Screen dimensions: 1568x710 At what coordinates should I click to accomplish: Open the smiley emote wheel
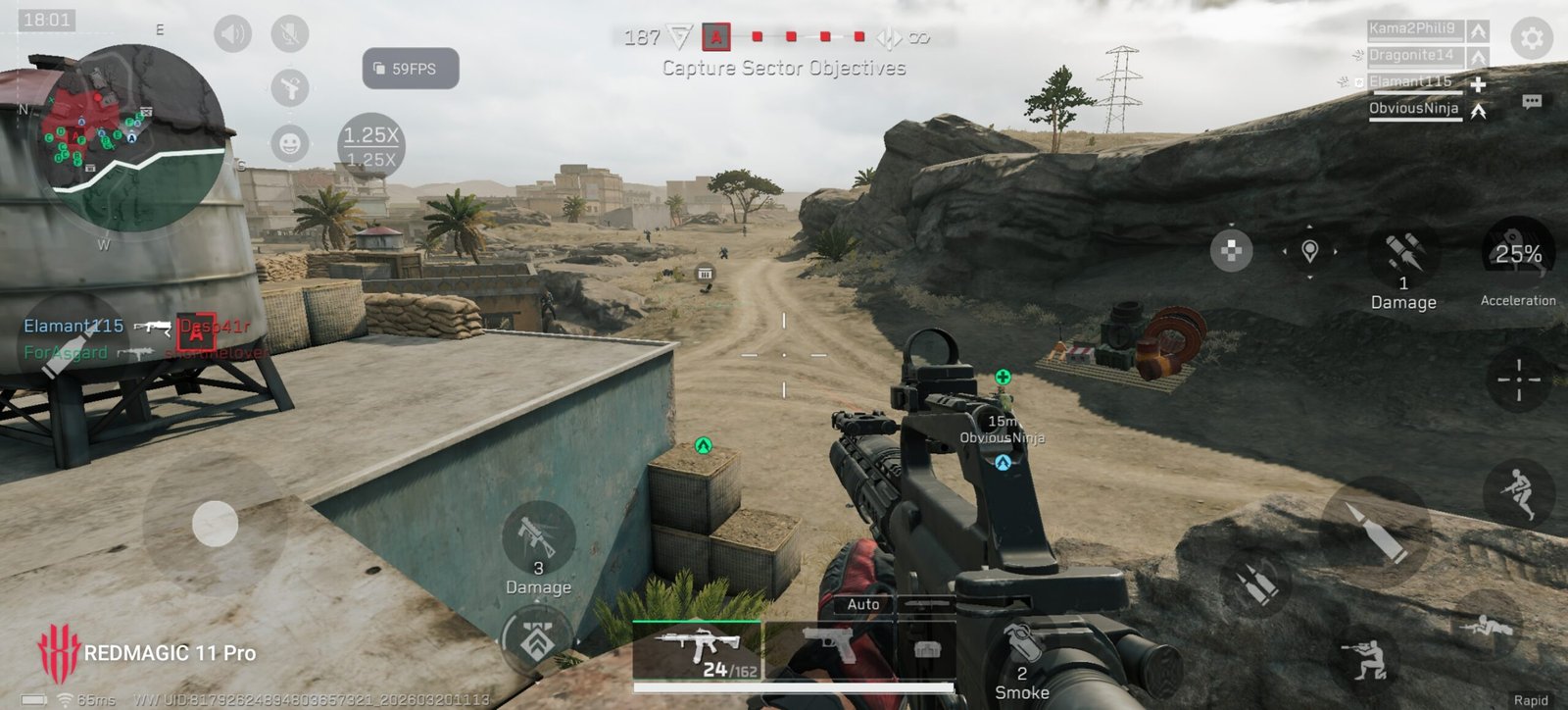tap(289, 143)
